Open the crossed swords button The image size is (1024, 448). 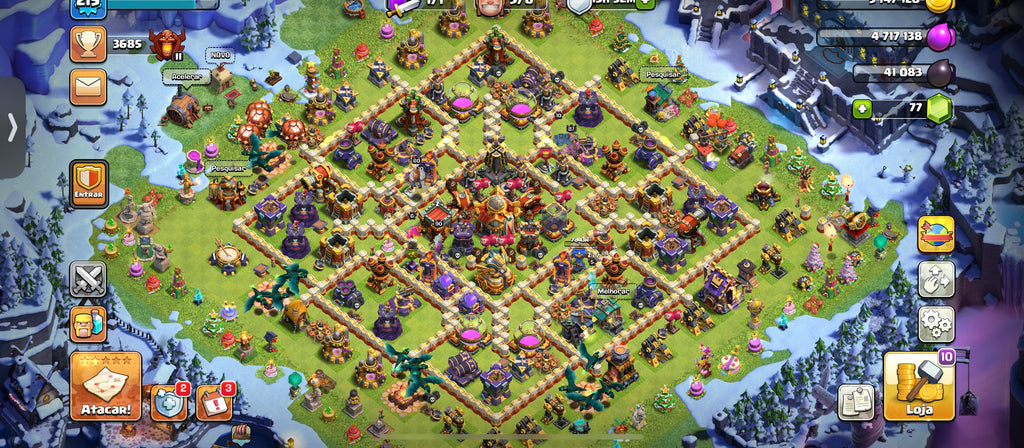pos(88,279)
